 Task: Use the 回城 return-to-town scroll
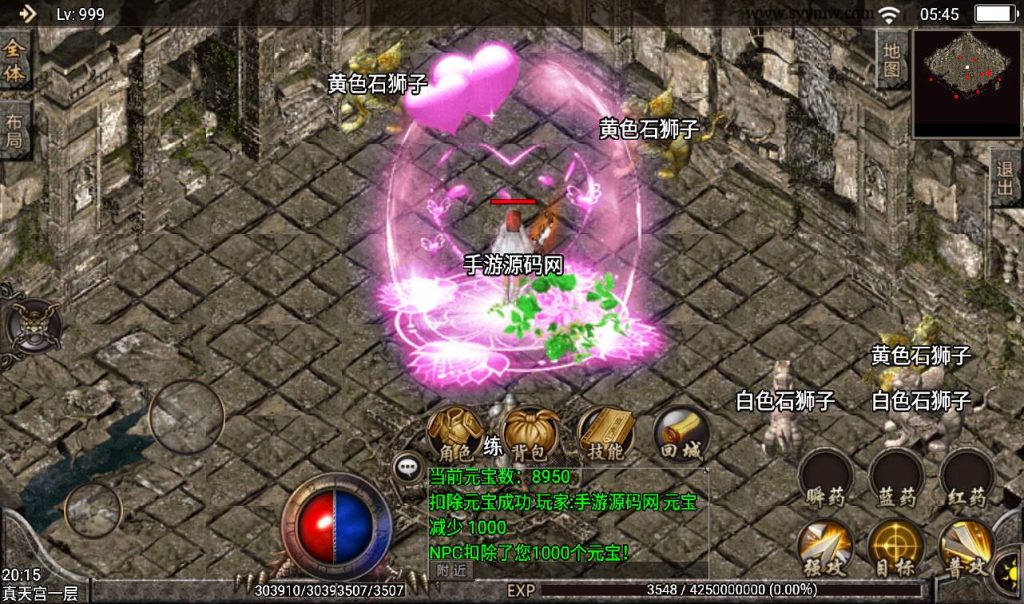(682, 433)
